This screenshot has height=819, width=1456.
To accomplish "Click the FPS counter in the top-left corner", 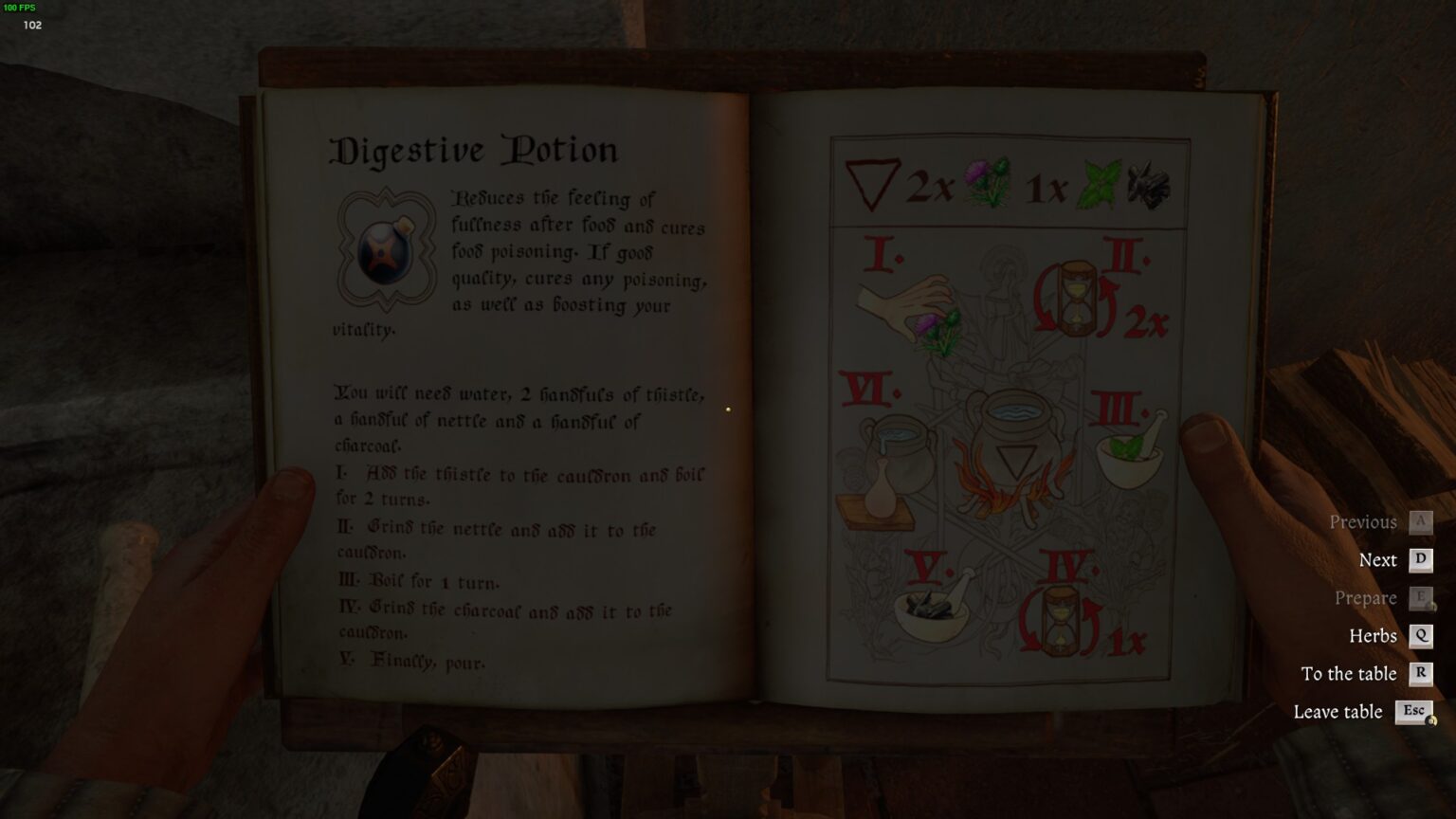I will [21, 8].
